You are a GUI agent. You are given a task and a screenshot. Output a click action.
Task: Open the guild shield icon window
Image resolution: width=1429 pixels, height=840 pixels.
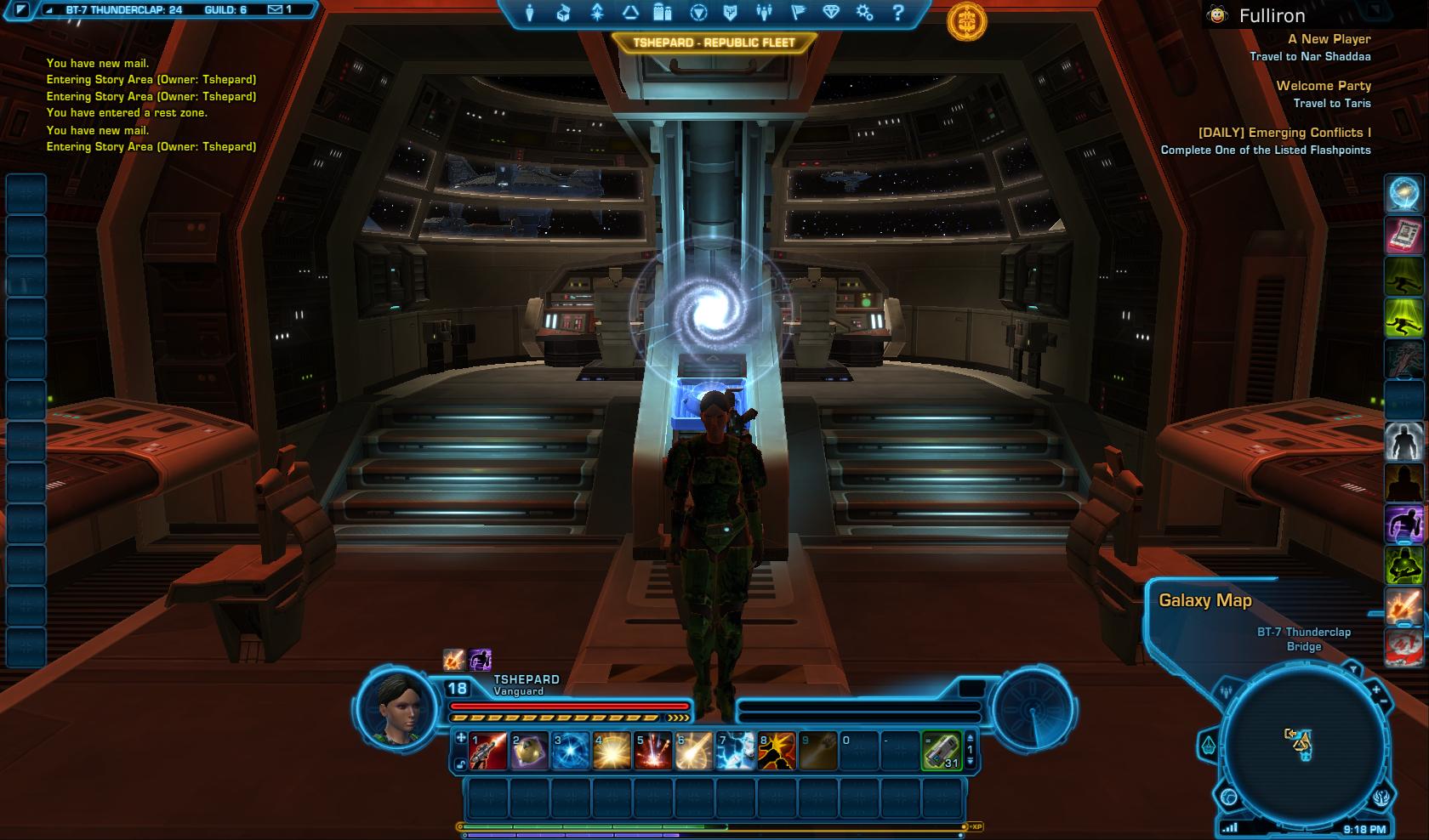730,13
